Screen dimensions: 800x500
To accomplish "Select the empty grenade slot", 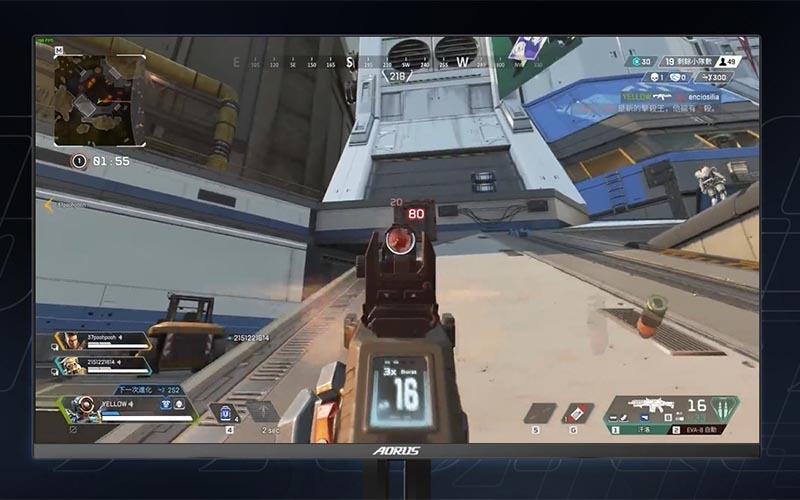I will coord(540,412).
